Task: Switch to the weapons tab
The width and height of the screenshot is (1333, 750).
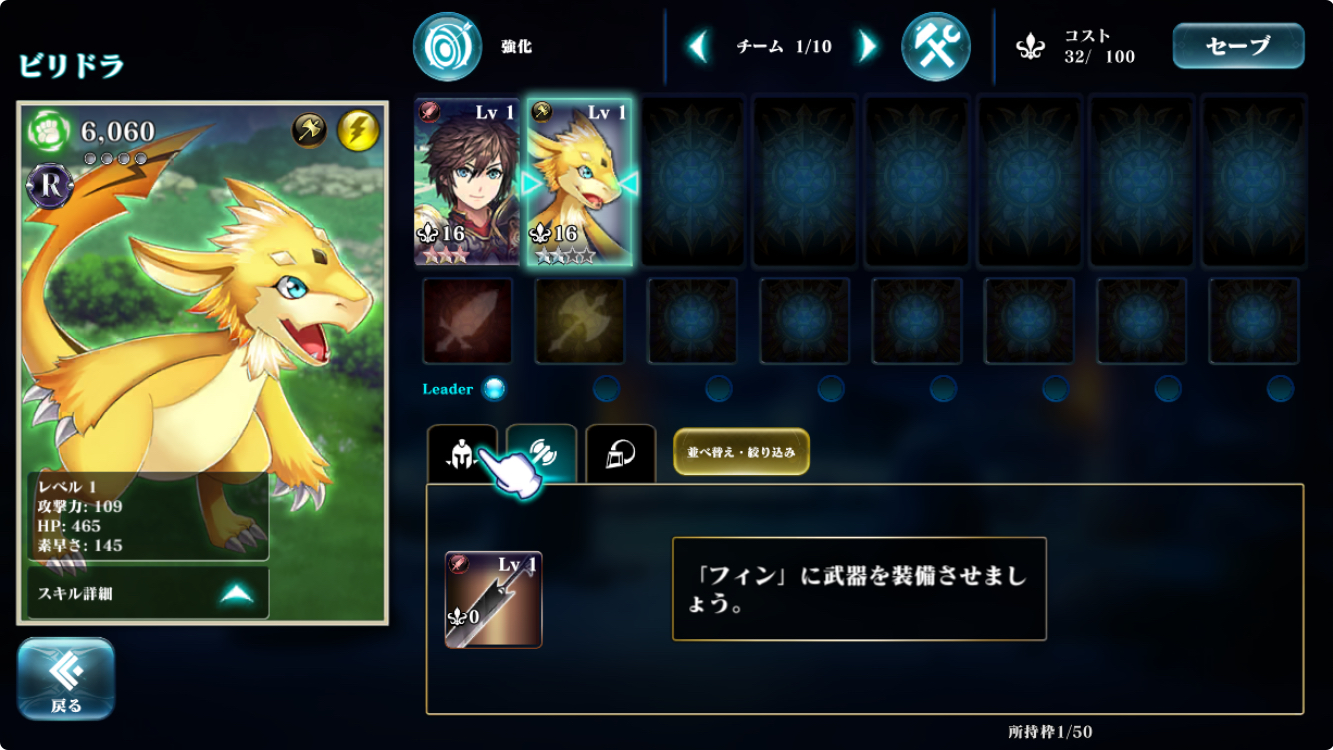Action: [541, 454]
